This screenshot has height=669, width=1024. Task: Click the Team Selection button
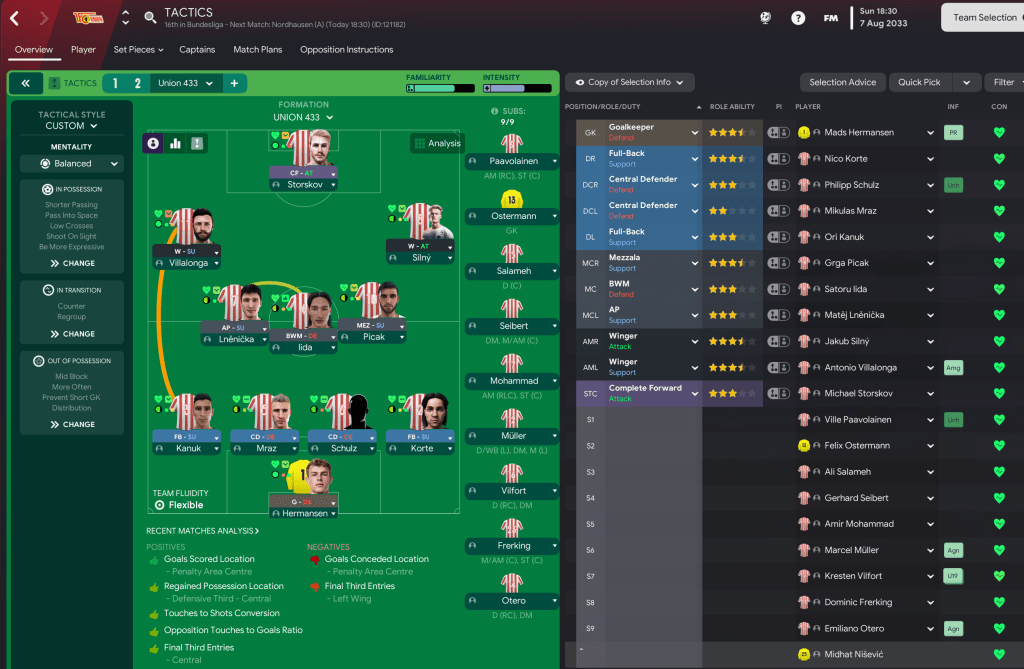coord(984,17)
